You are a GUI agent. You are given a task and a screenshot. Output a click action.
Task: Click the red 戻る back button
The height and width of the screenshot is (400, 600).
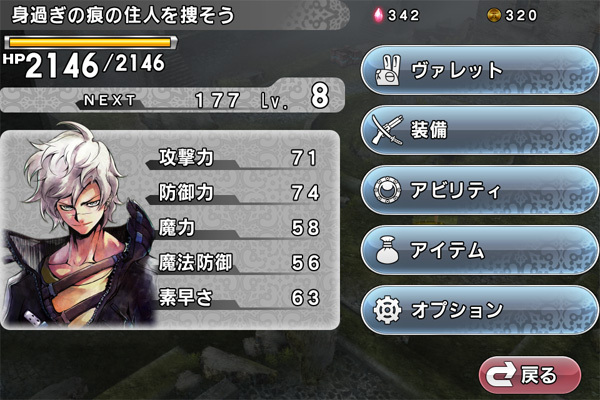pyautogui.click(x=530, y=375)
